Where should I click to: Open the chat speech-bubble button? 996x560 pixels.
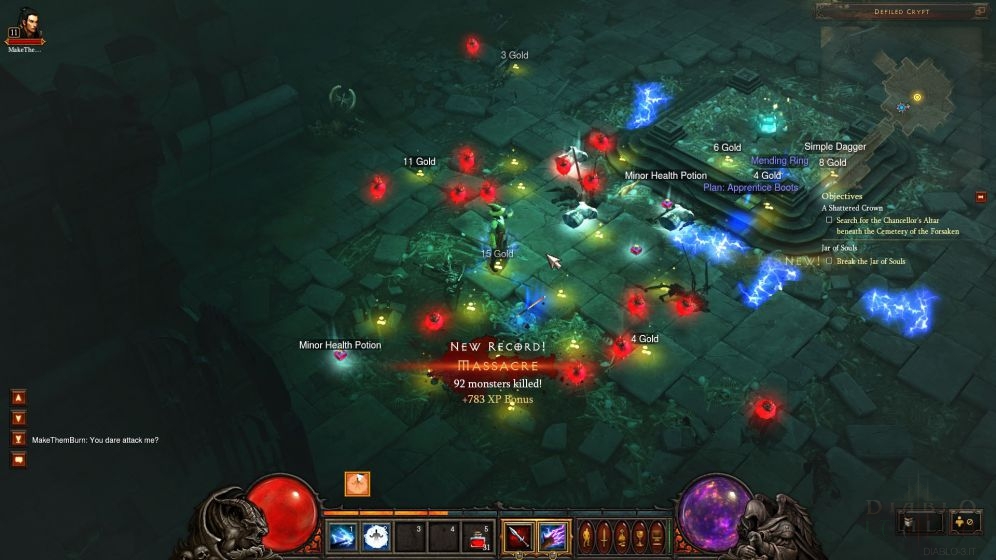(19, 460)
